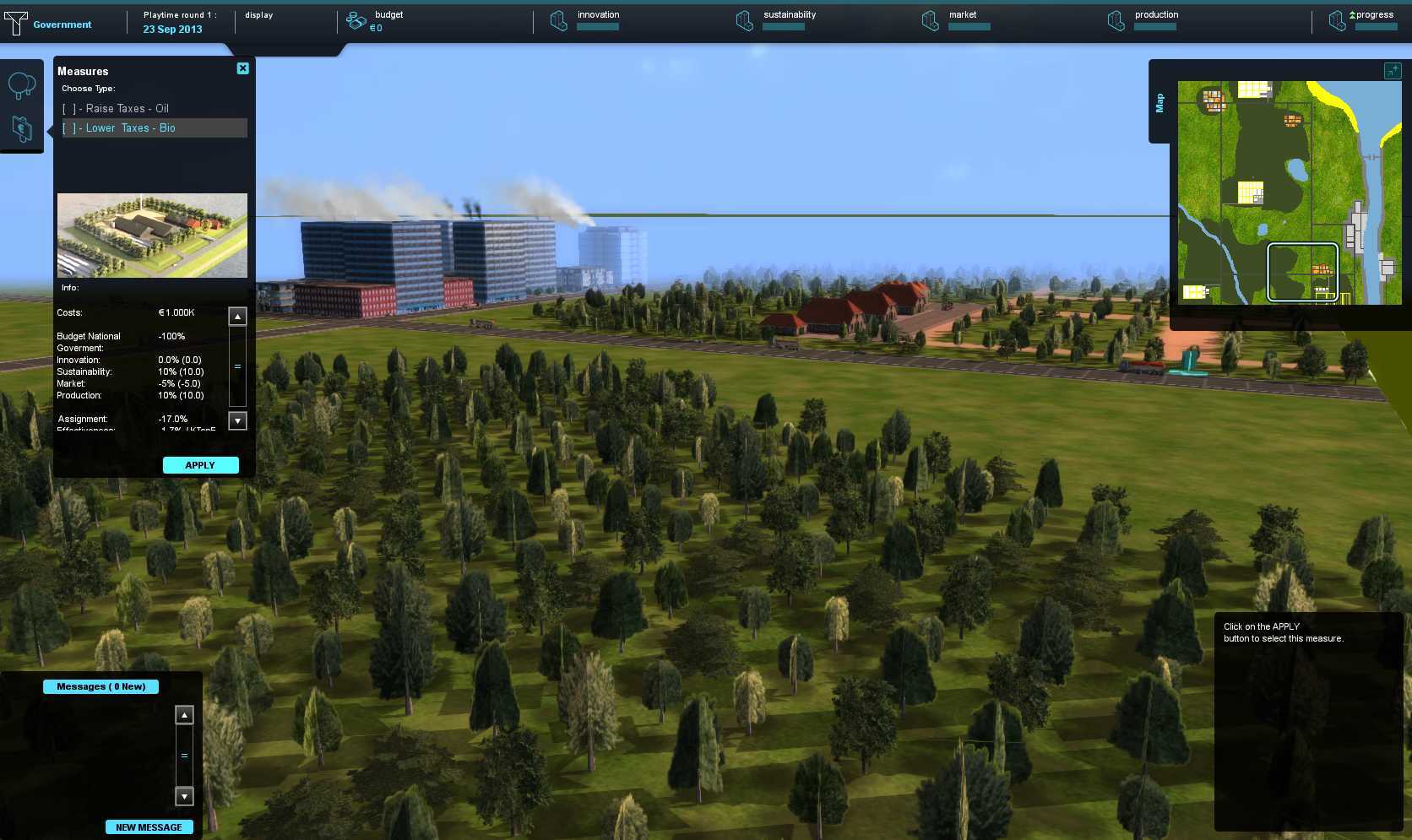Viewport: 1412px width, 840px height.
Task: Toggle the Map side tab
Action: coord(1159,102)
